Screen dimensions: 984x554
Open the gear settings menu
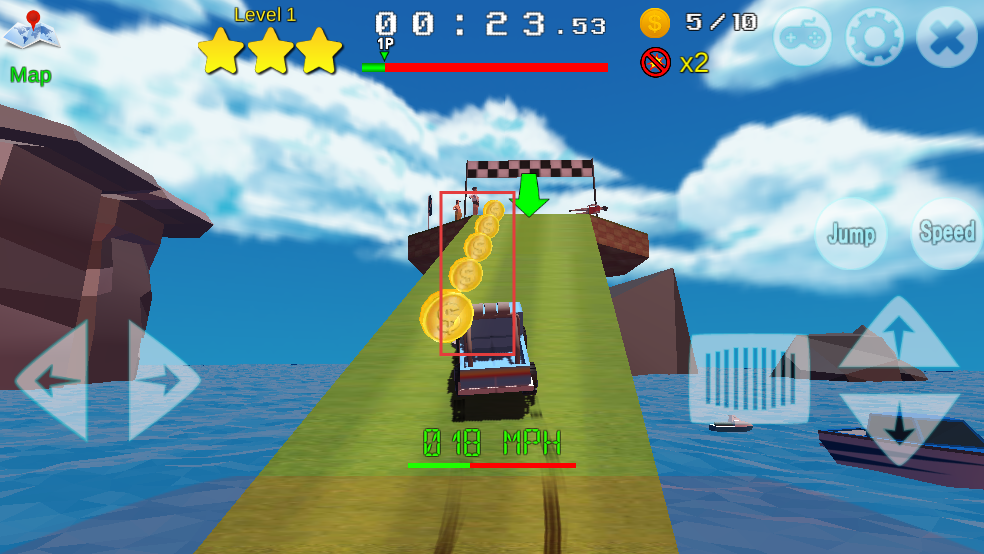click(874, 39)
